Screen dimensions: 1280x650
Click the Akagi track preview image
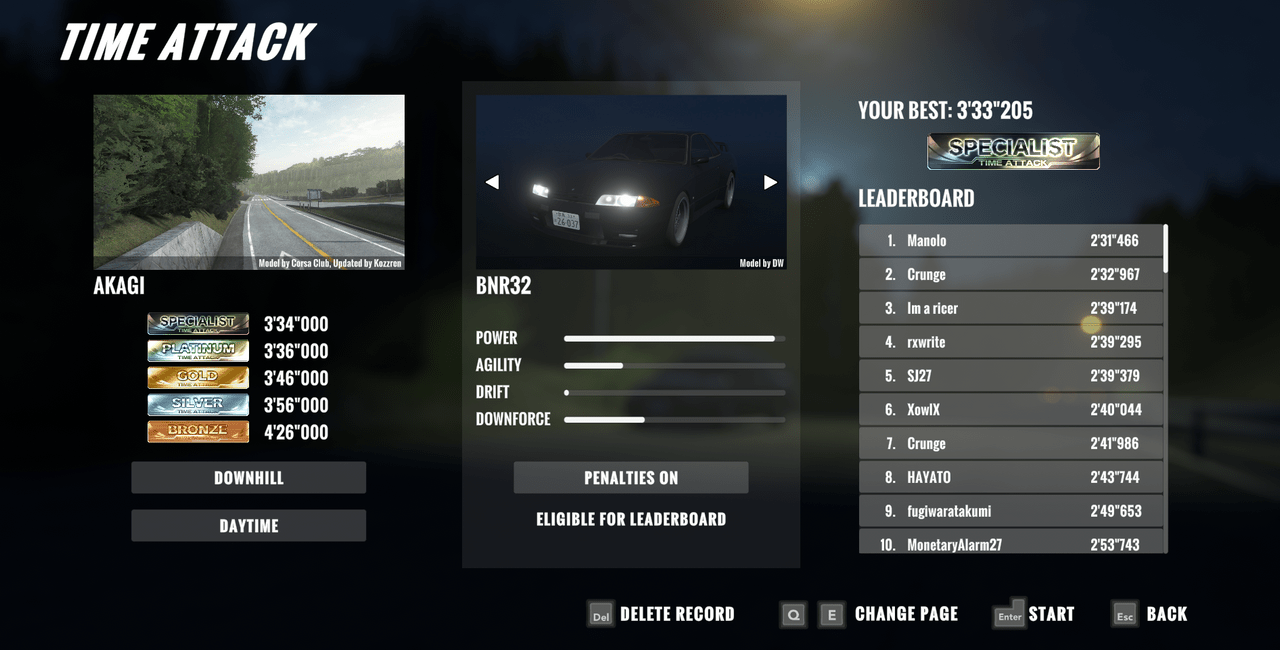pos(249,182)
